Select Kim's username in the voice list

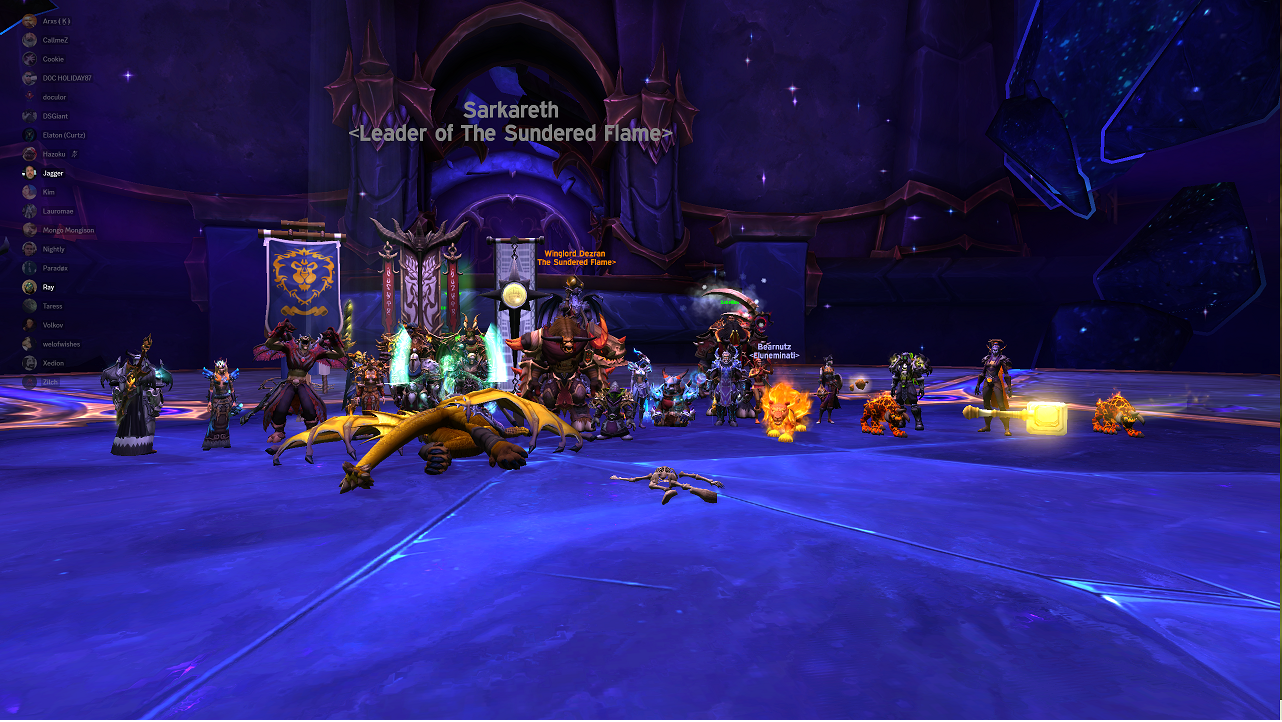click(x=48, y=191)
